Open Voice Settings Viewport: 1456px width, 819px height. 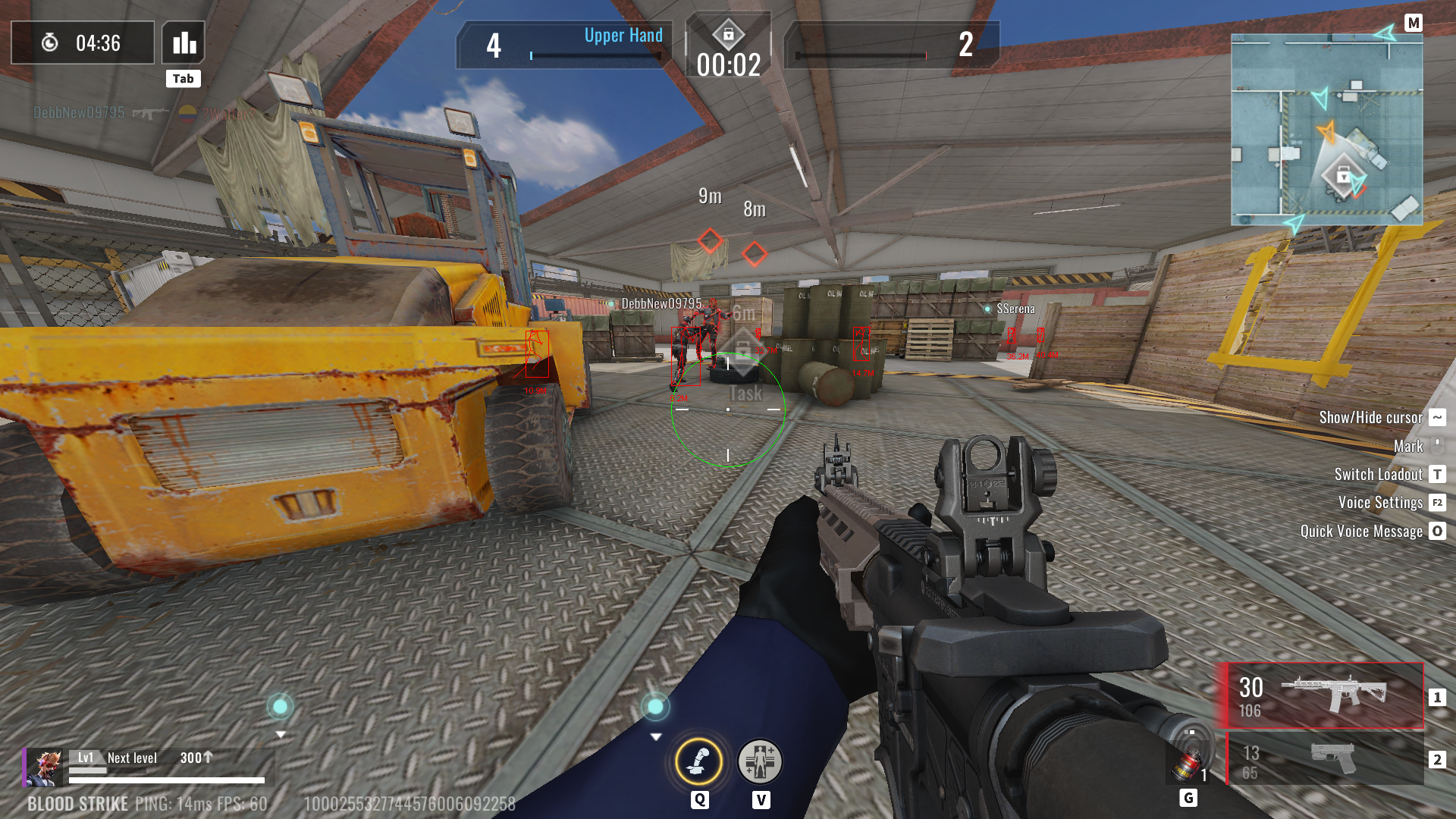click(1380, 503)
